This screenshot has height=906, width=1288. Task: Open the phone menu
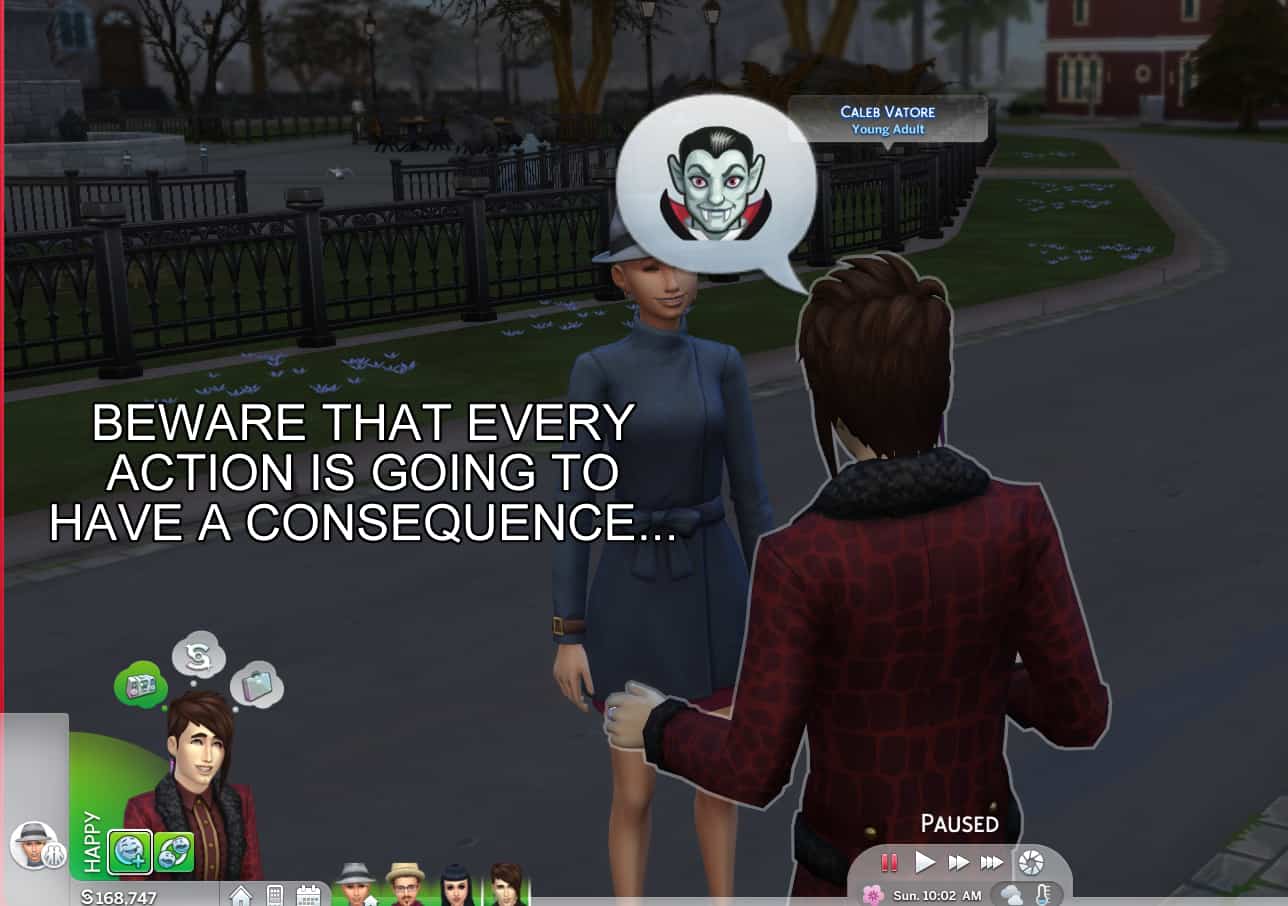[x=274, y=895]
